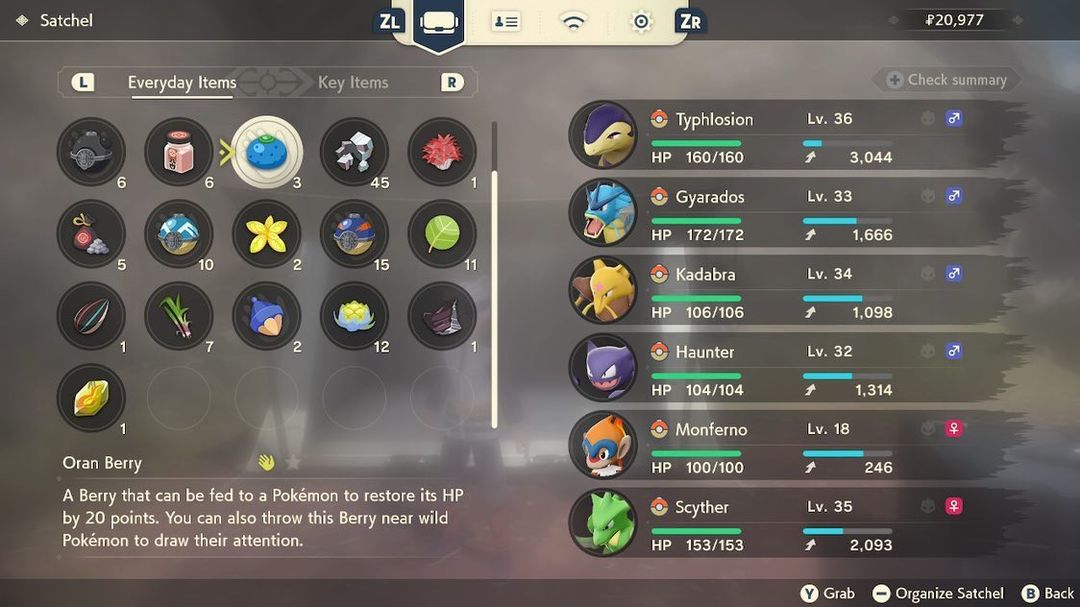Switch to the Key Items tab

(352, 82)
